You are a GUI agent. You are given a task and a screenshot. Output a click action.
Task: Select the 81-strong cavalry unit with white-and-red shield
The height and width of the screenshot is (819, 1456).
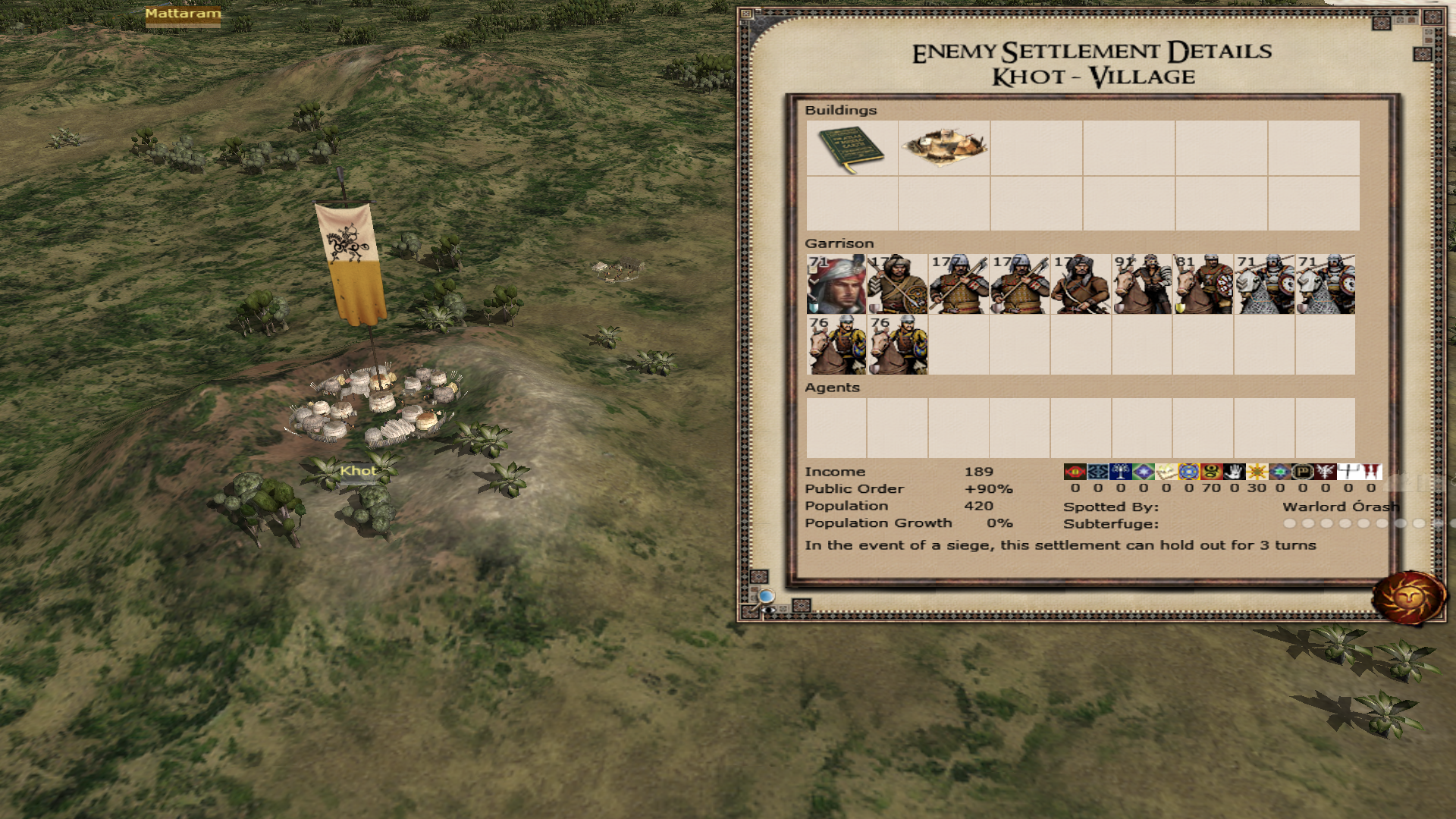point(1203,284)
